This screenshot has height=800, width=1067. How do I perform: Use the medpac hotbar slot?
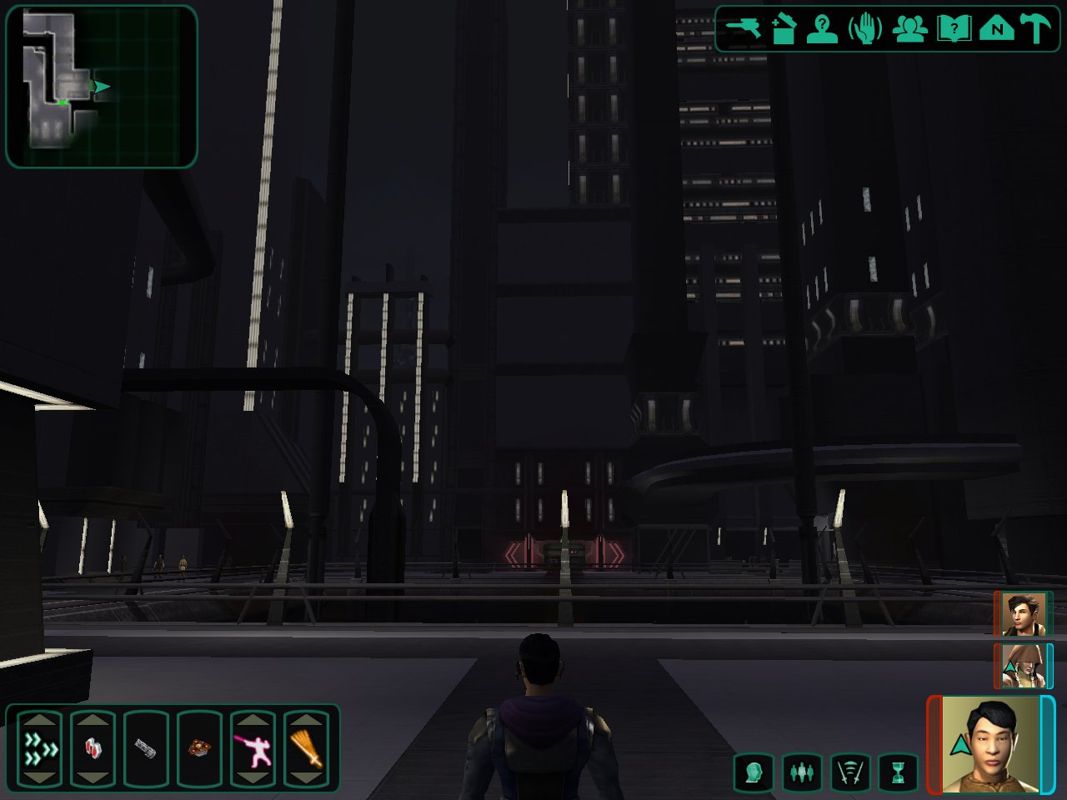(x=92, y=748)
